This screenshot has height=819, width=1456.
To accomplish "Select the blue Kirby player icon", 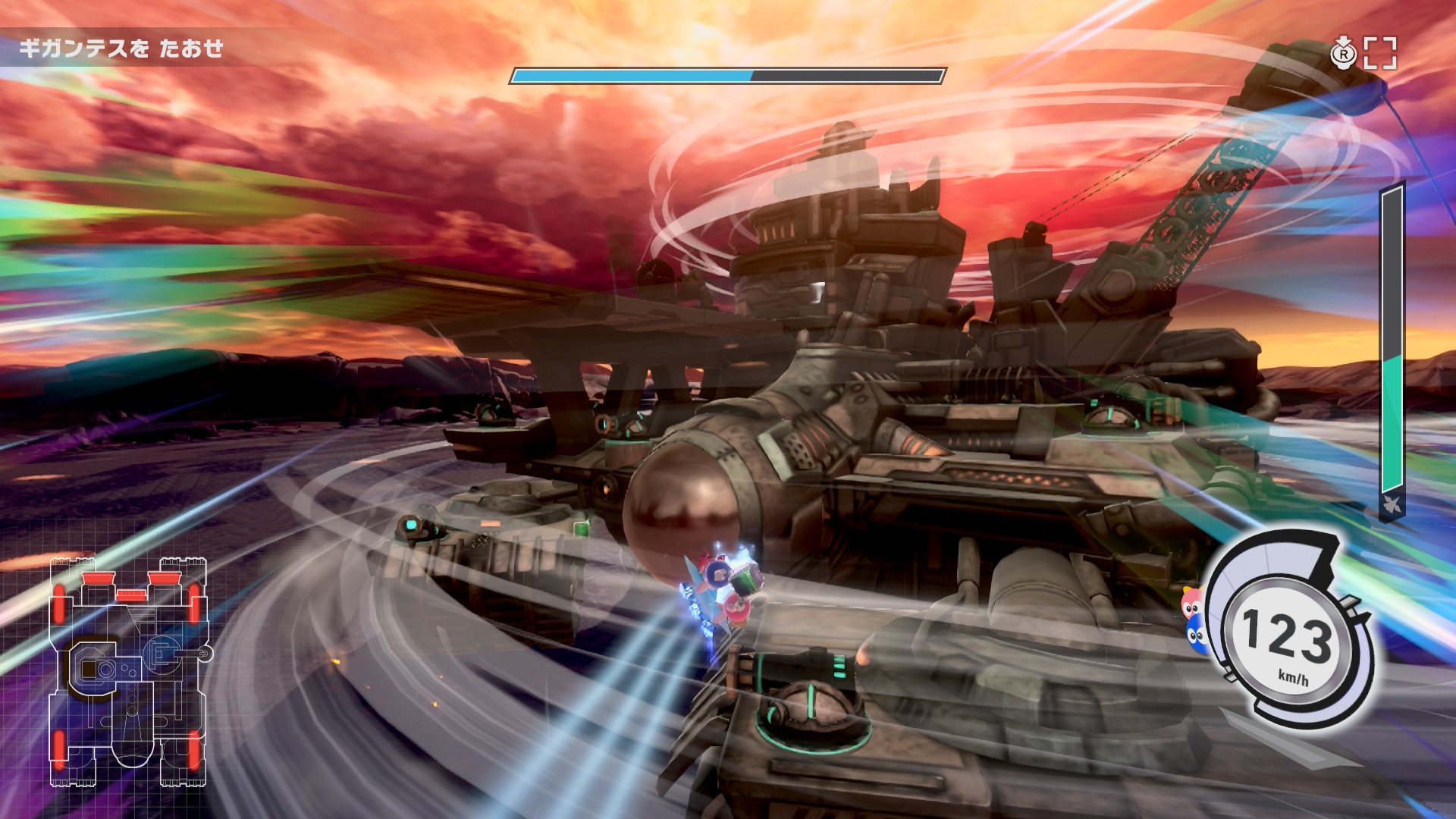I will point(1195,635).
